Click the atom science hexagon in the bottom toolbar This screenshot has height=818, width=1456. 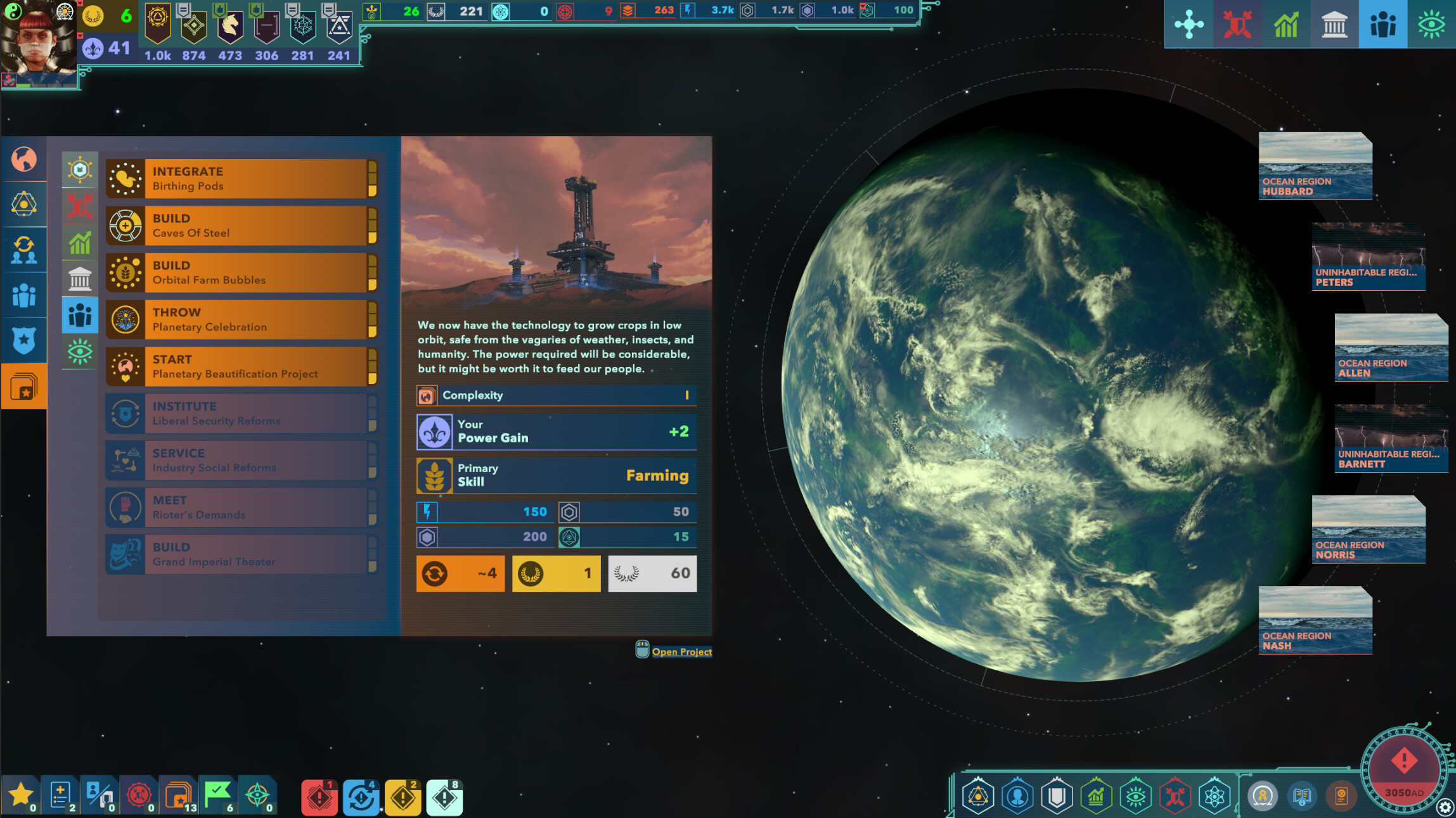[1214, 796]
